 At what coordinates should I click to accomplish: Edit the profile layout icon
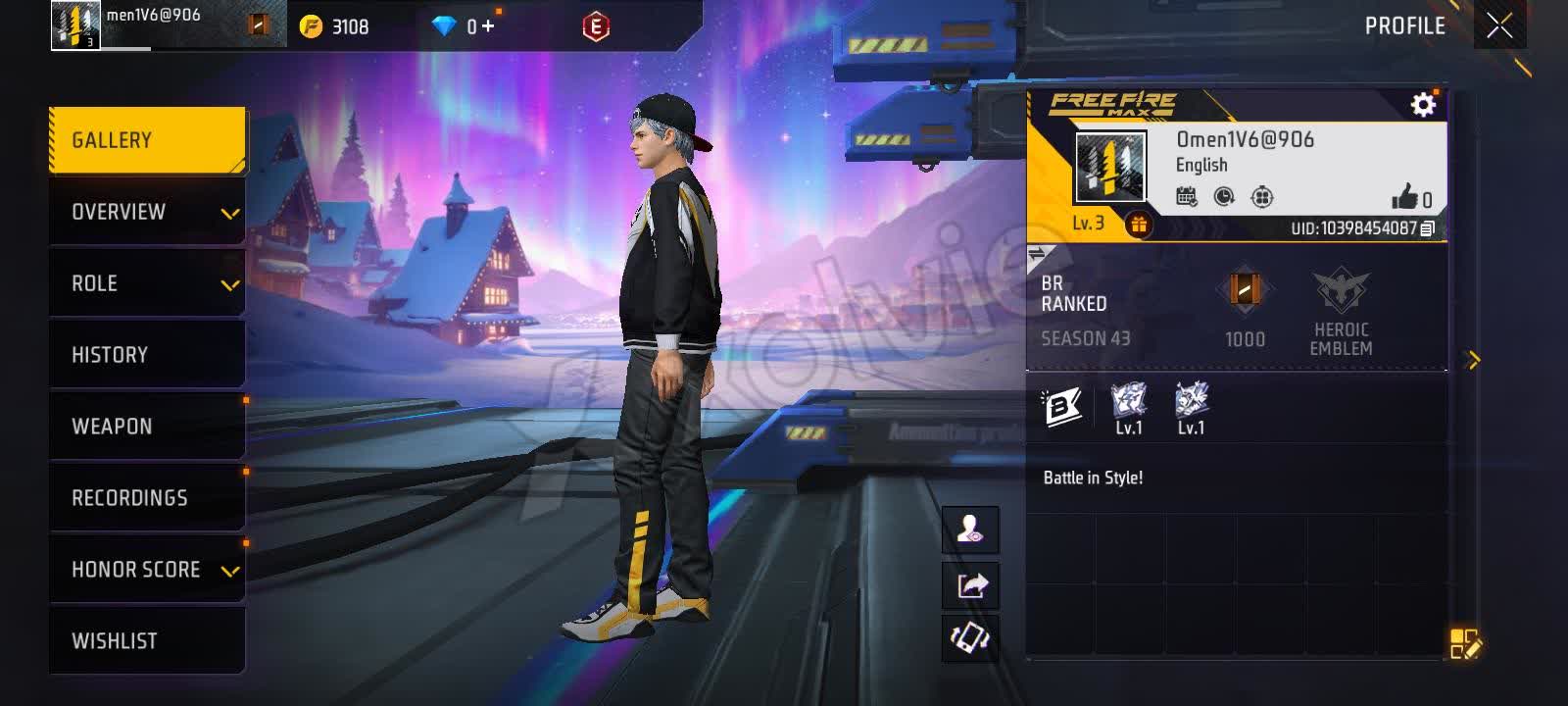tap(1465, 643)
